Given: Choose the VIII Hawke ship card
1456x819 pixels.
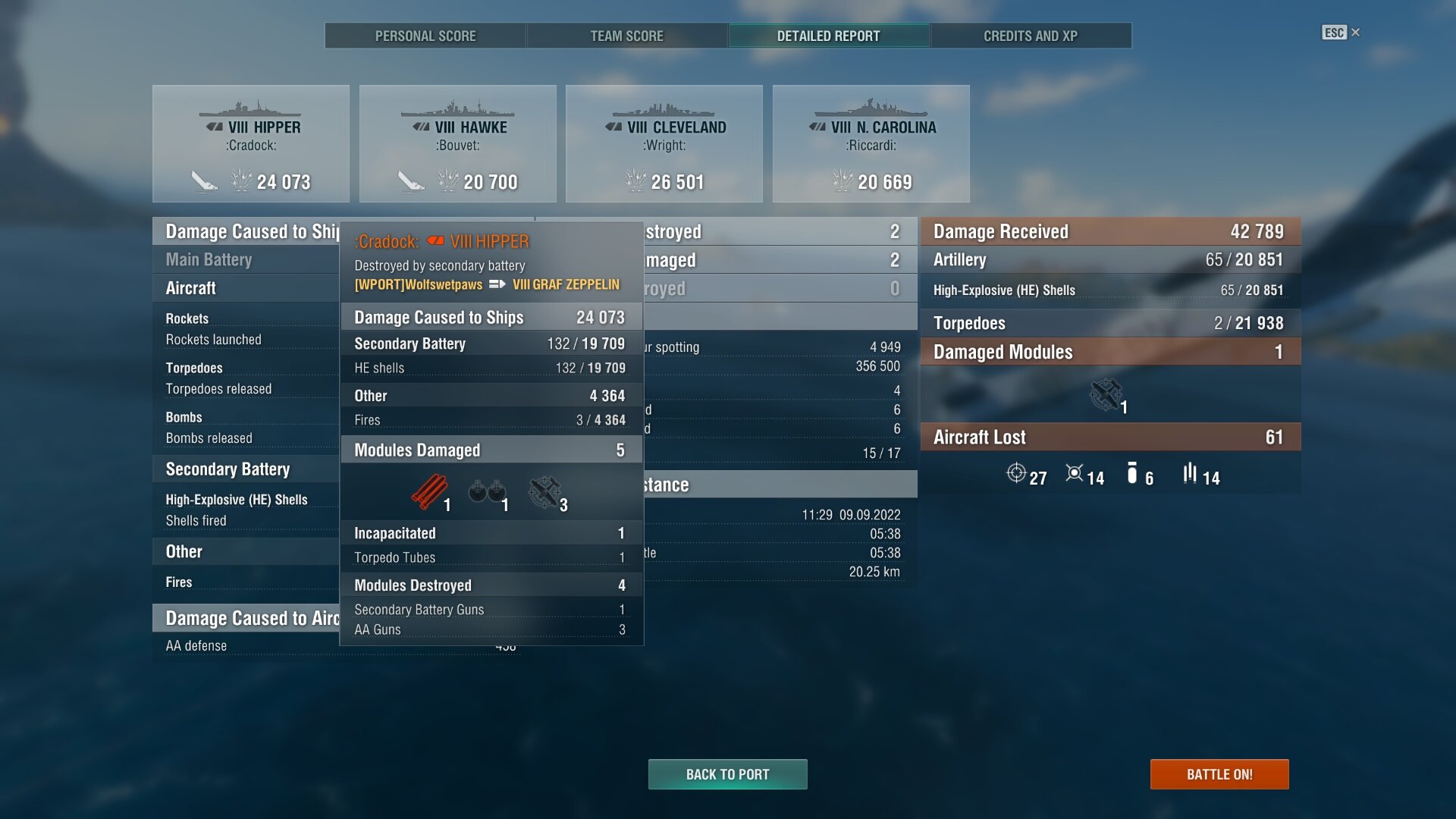Looking at the screenshot, I should click(x=457, y=143).
